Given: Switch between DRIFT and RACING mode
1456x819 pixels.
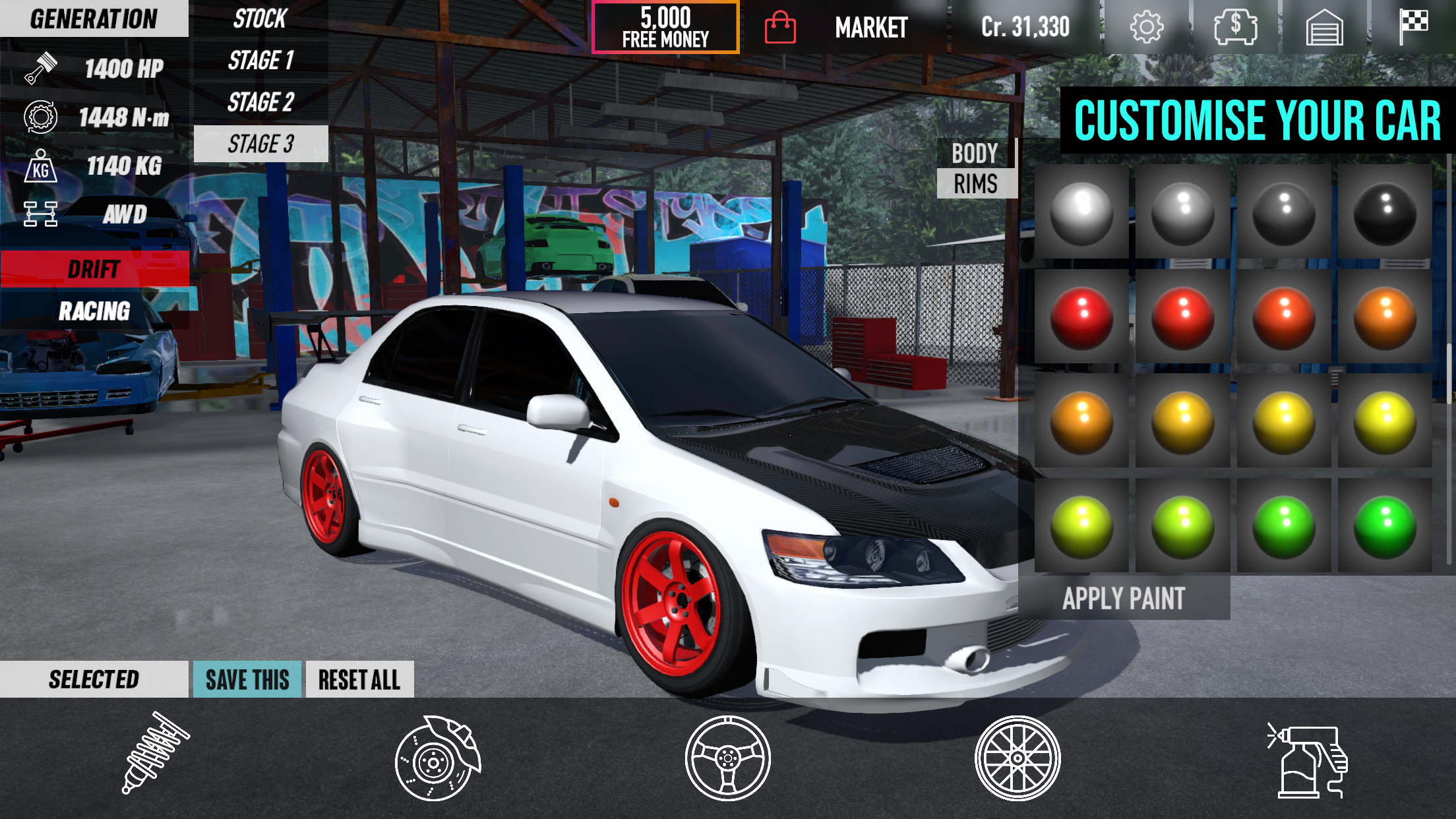Looking at the screenshot, I should 95,269.
